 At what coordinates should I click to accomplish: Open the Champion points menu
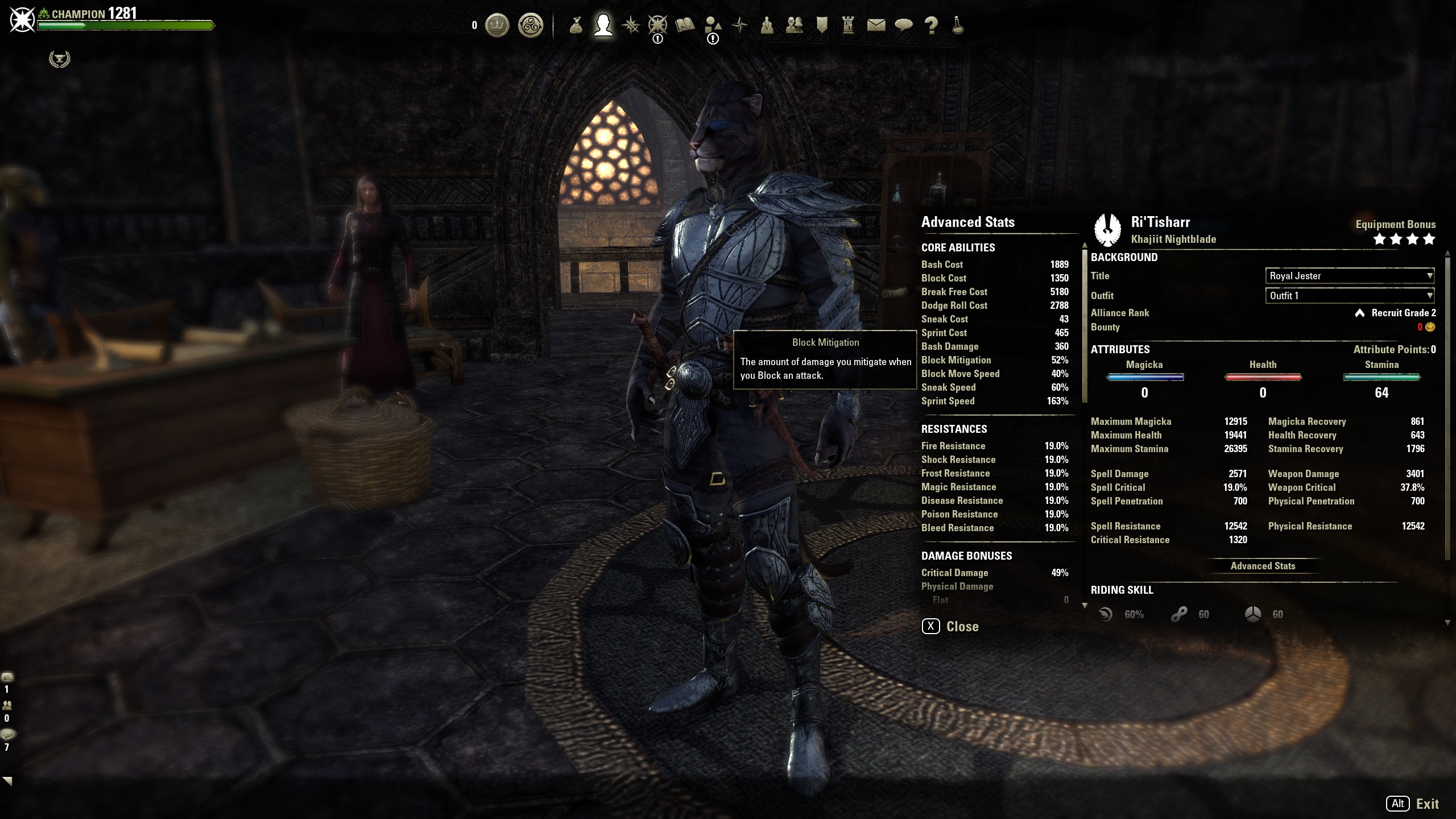pos(657,26)
